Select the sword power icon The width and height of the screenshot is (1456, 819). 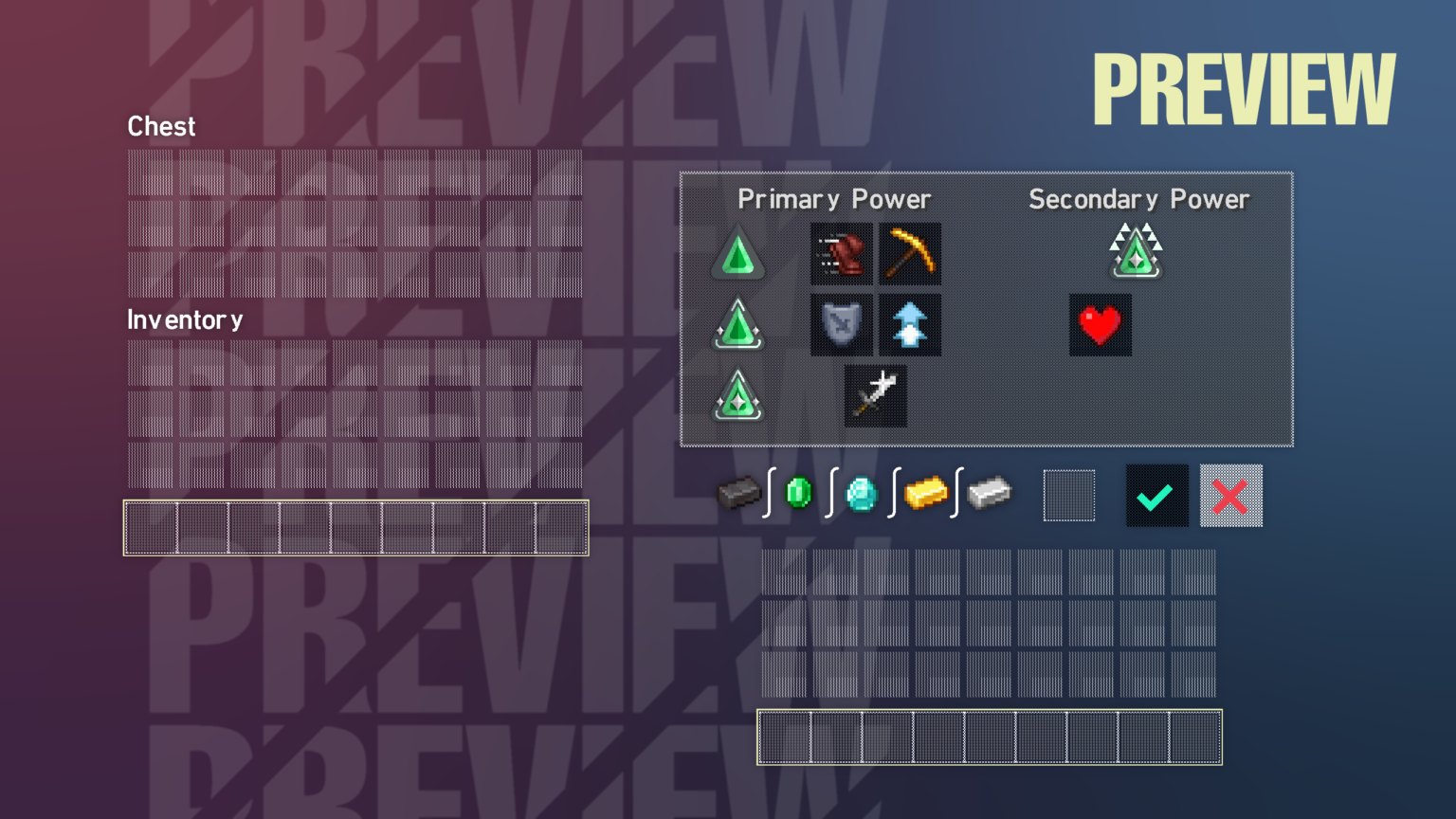[x=875, y=395]
